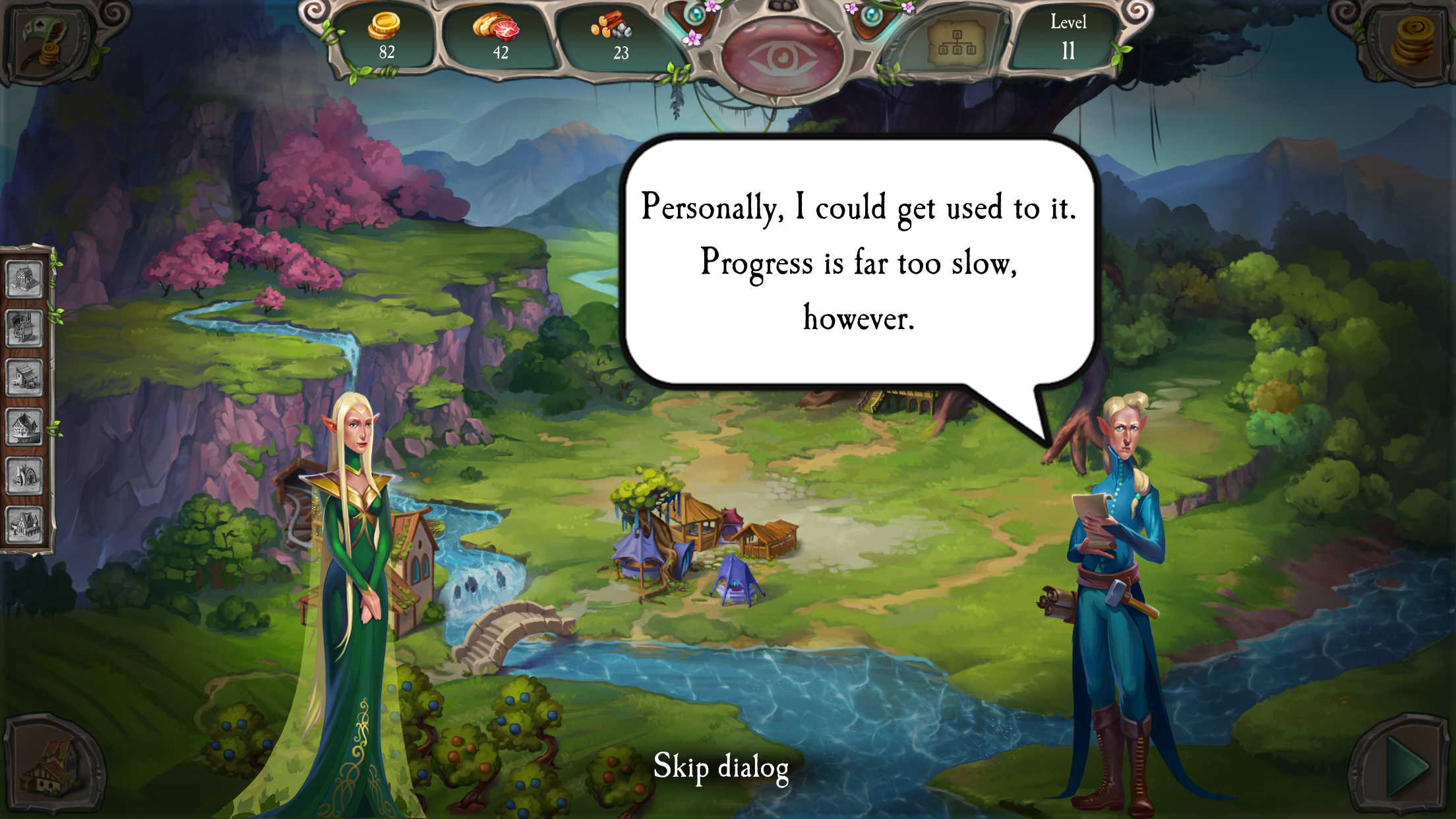Image resolution: width=1456 pixels, height=819 pixels.
Task: Select the large manor building icon
Action: point(25,525)
